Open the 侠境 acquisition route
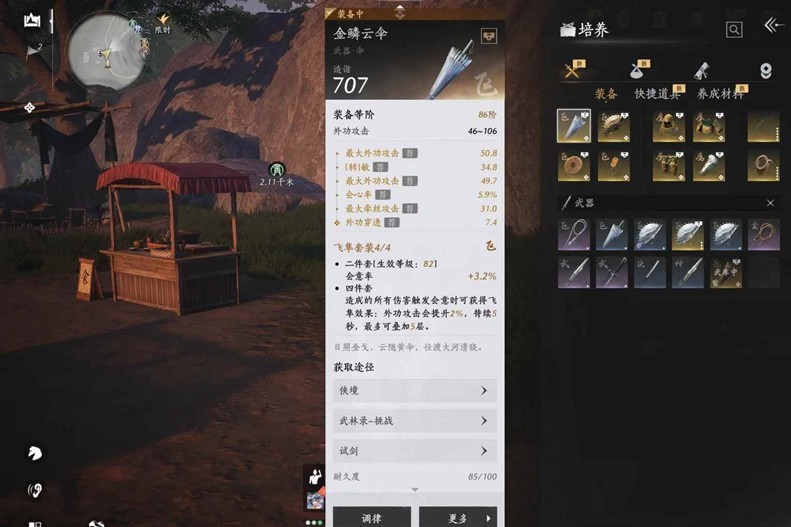 (x=414, y=391)
